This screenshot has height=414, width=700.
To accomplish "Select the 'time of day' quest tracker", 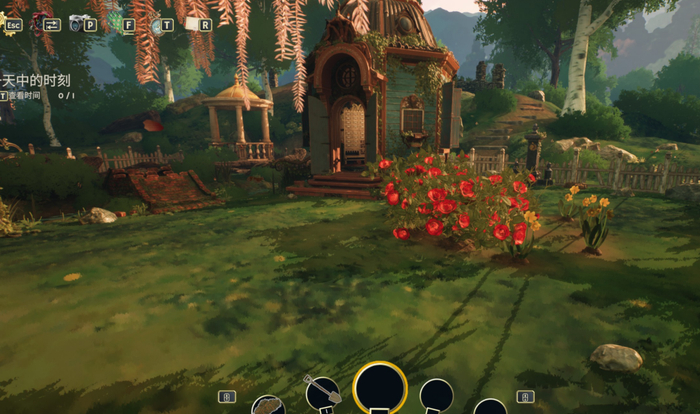I will coord(36,79).
